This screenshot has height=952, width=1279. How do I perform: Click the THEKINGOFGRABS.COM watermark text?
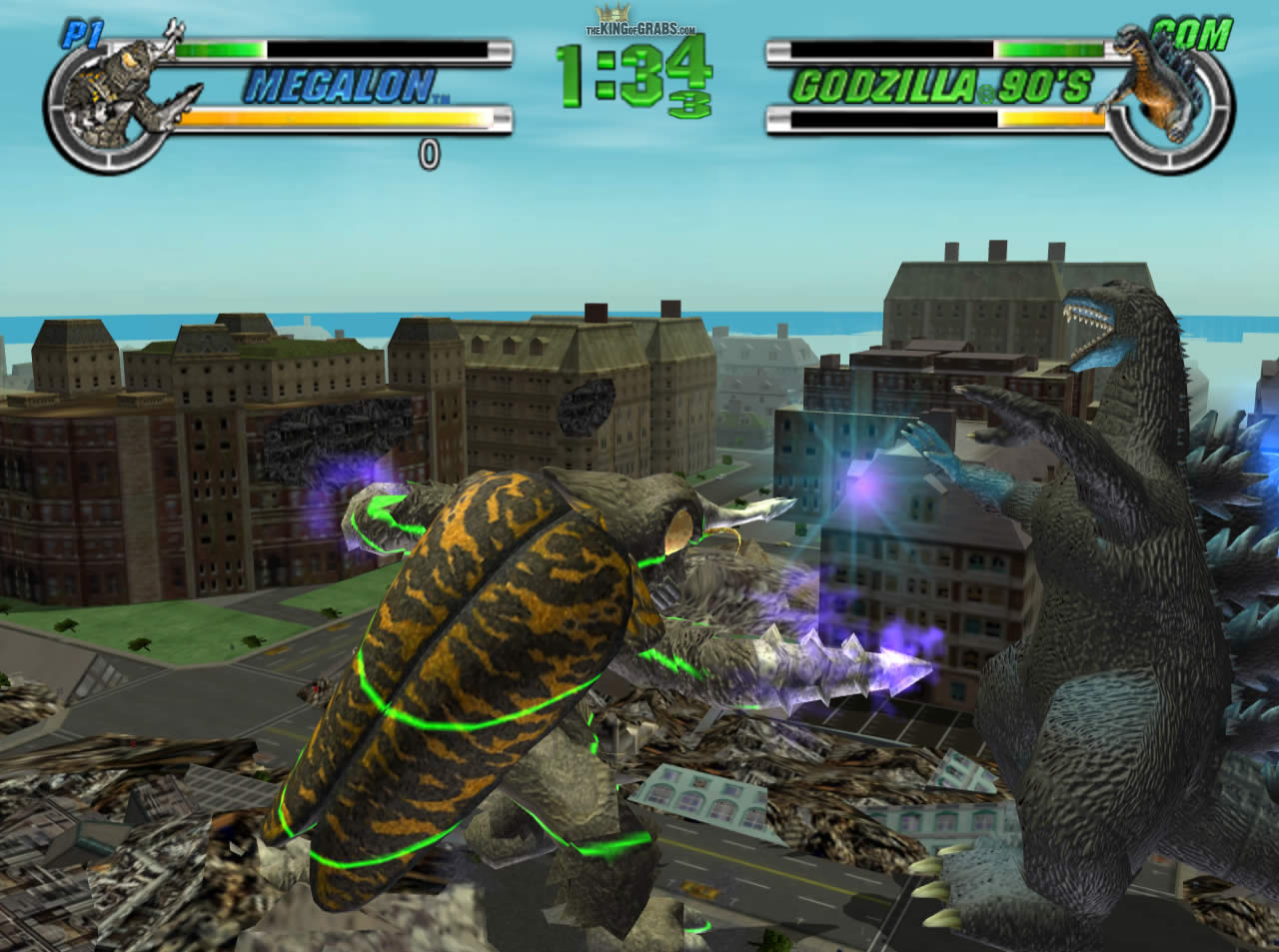(639, 28)
